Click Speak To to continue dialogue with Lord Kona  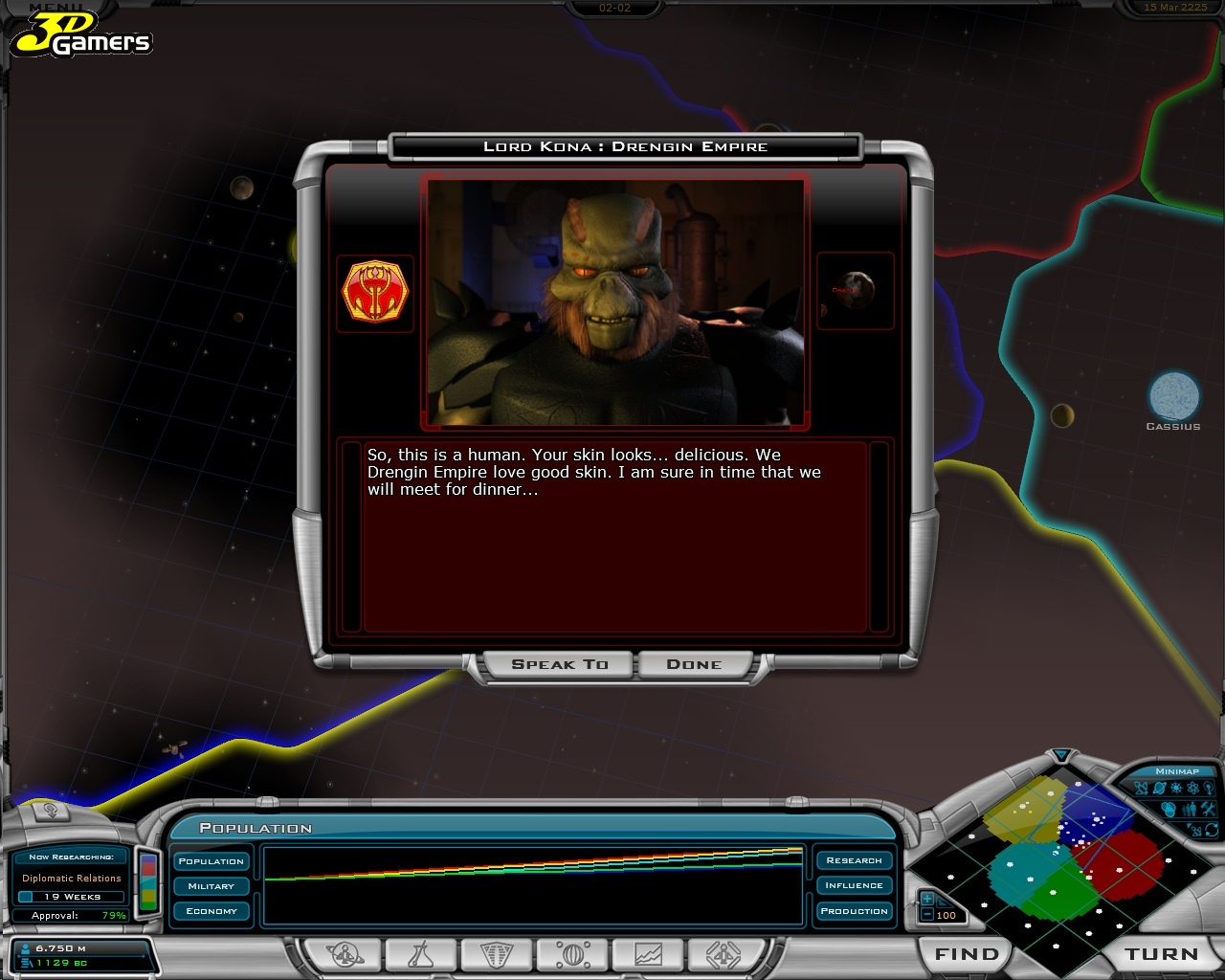coord(558,663)
